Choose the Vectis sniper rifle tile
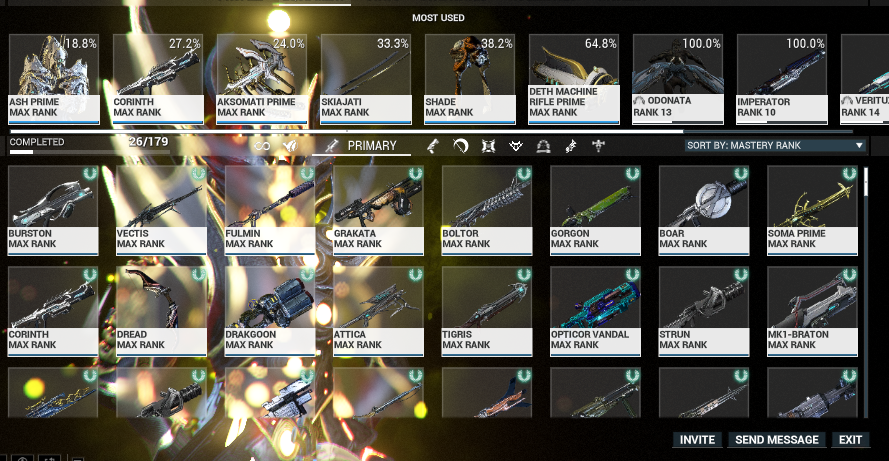 [161, 208]
